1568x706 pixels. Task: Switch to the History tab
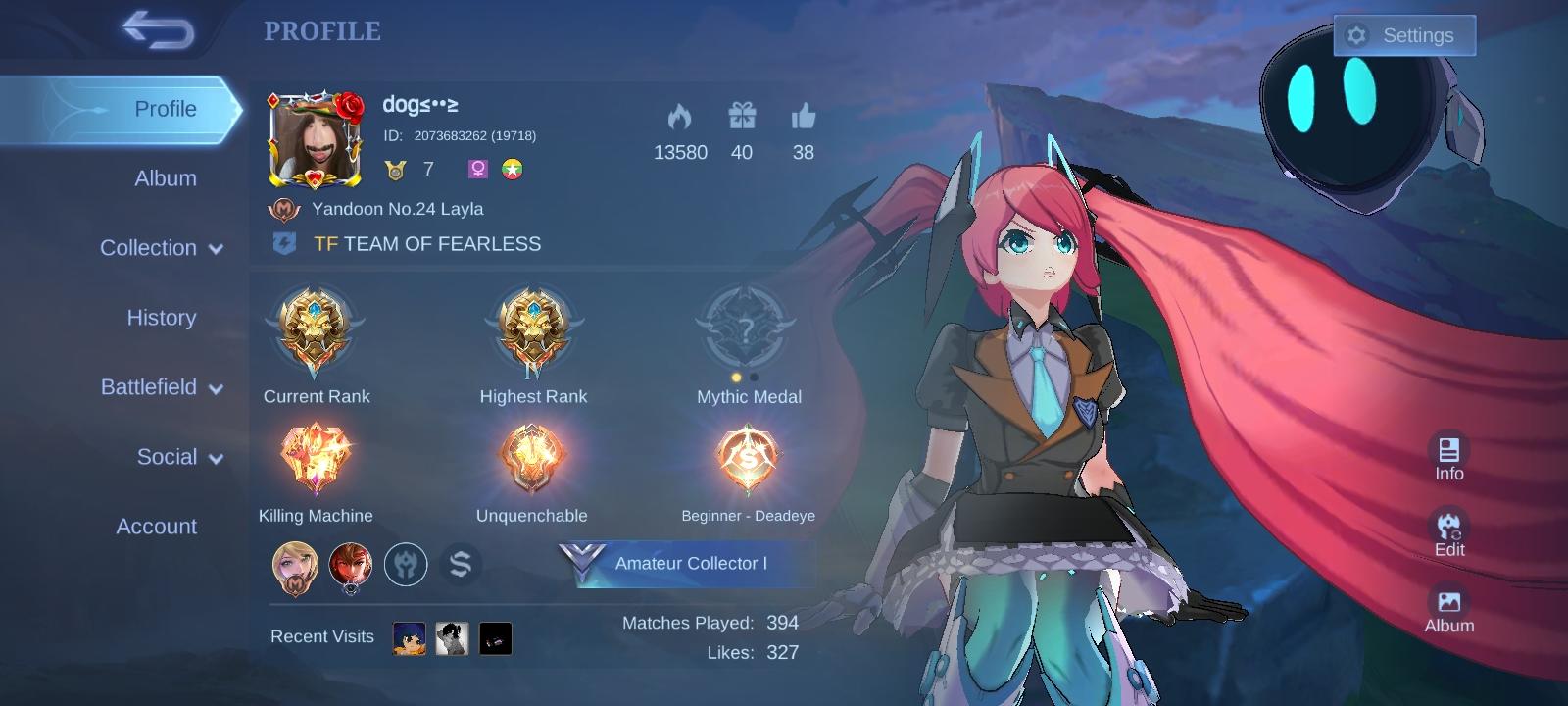[160, 318]
